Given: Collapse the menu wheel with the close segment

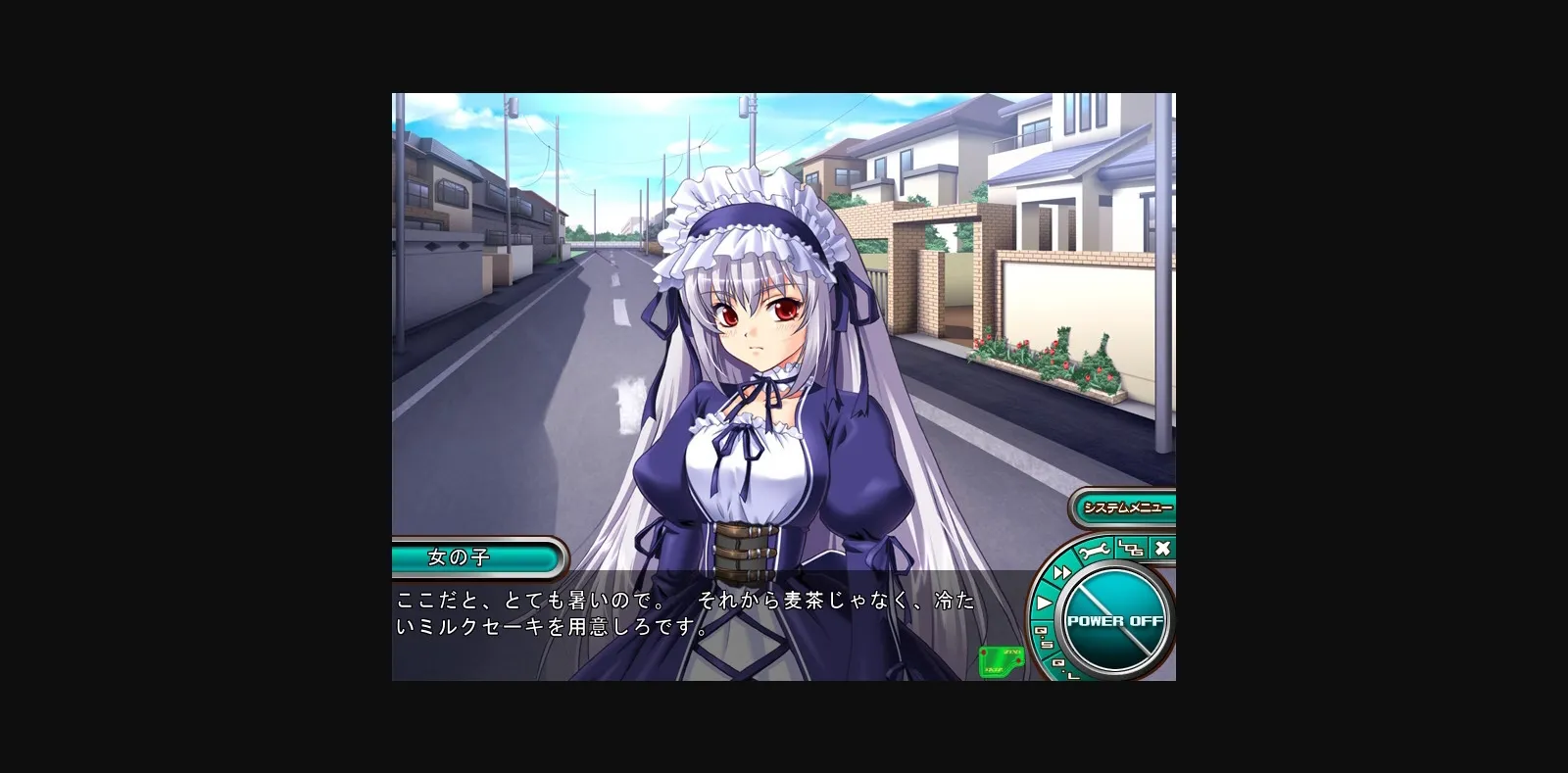Looking at the screenshot, I should point(1160,549).
